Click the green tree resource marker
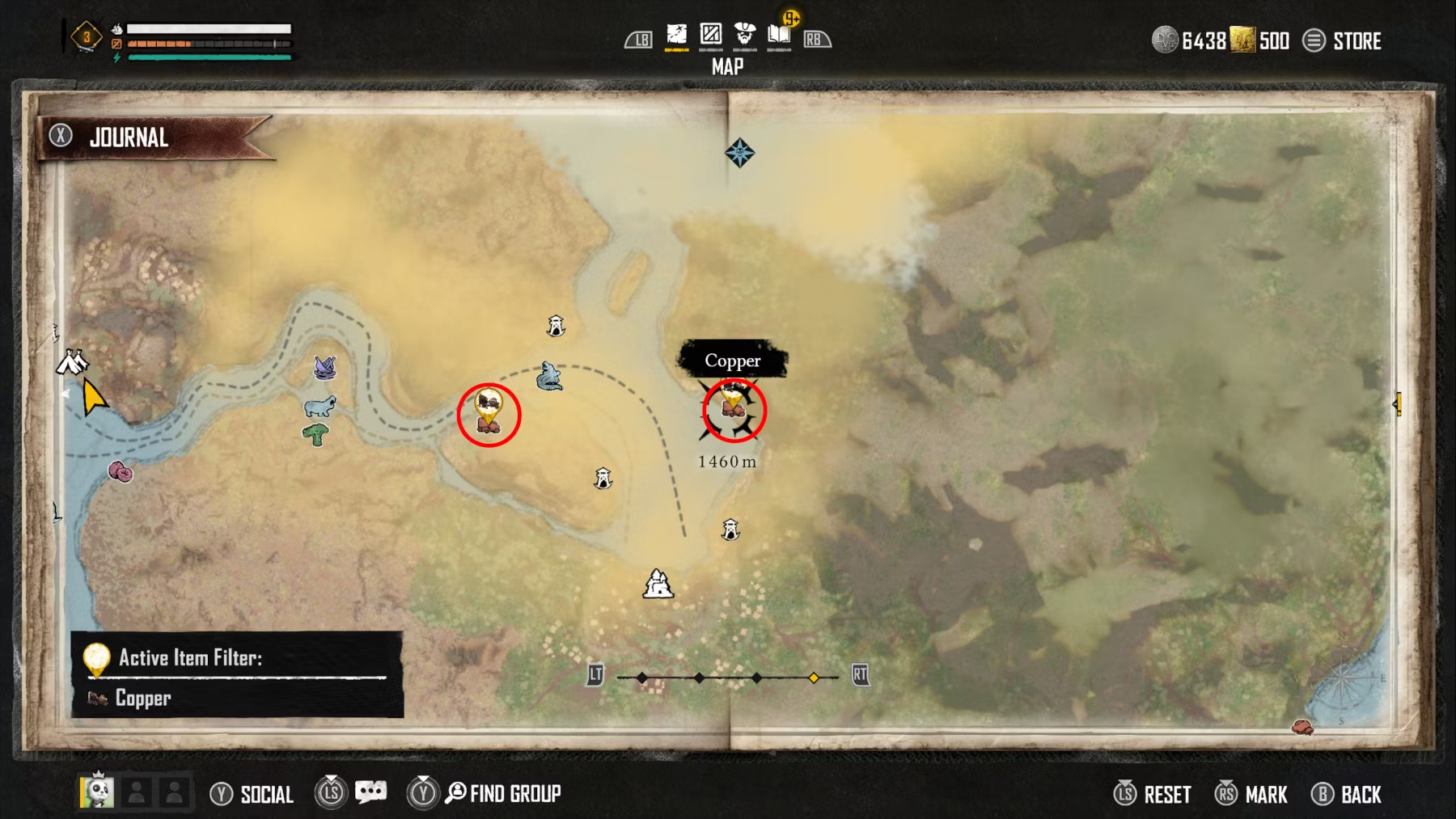 pyautogui.click(x=315, y=435)
